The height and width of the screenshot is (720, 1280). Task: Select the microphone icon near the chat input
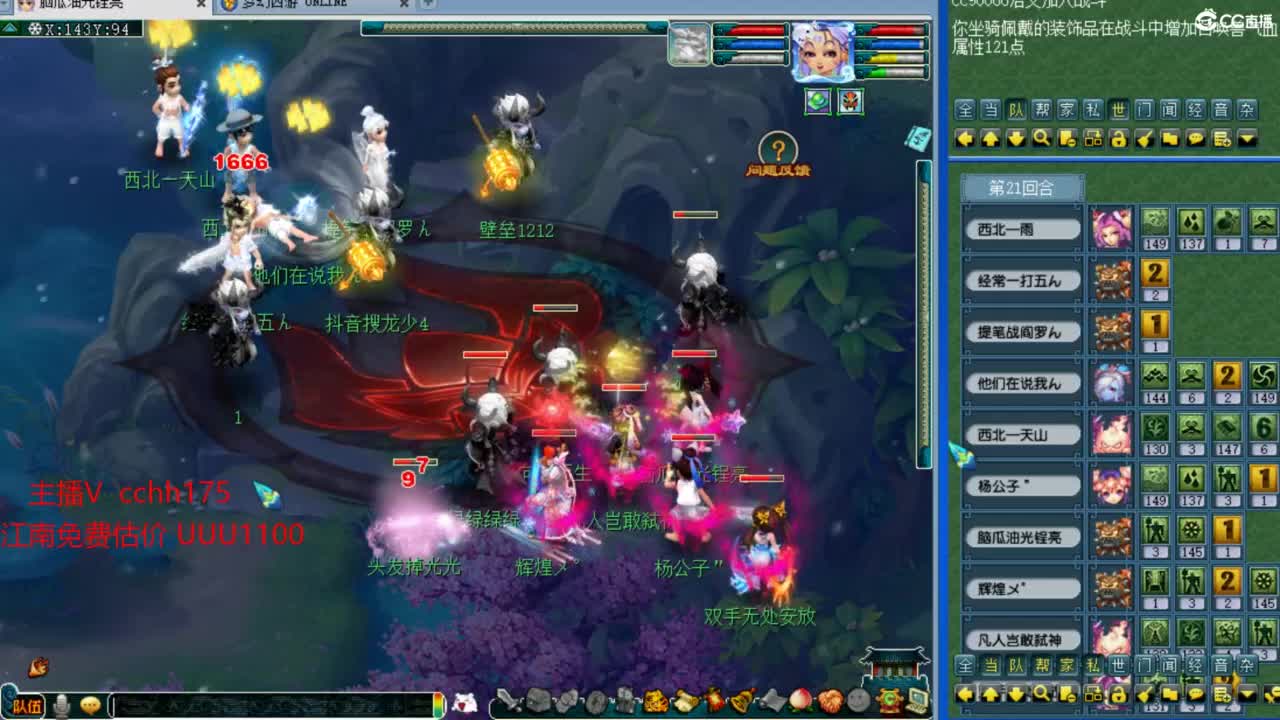tap(62, 703)
